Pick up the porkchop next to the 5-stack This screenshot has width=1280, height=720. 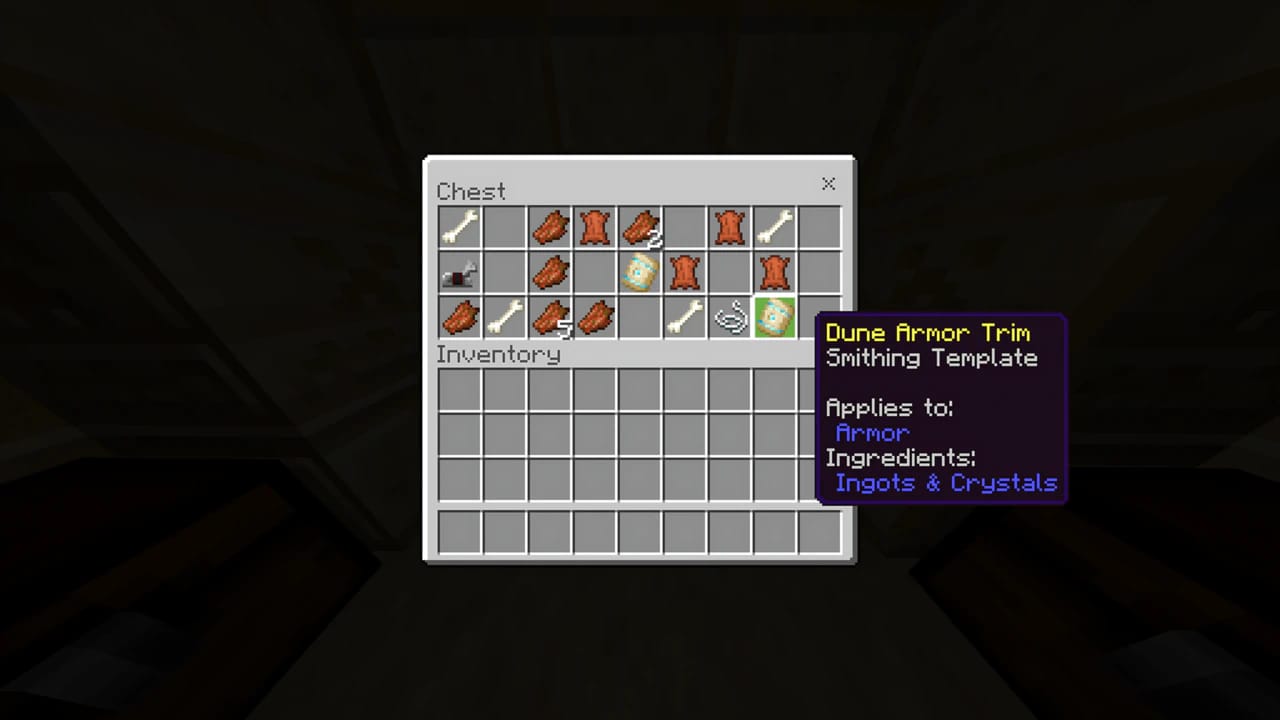(594, 317)
